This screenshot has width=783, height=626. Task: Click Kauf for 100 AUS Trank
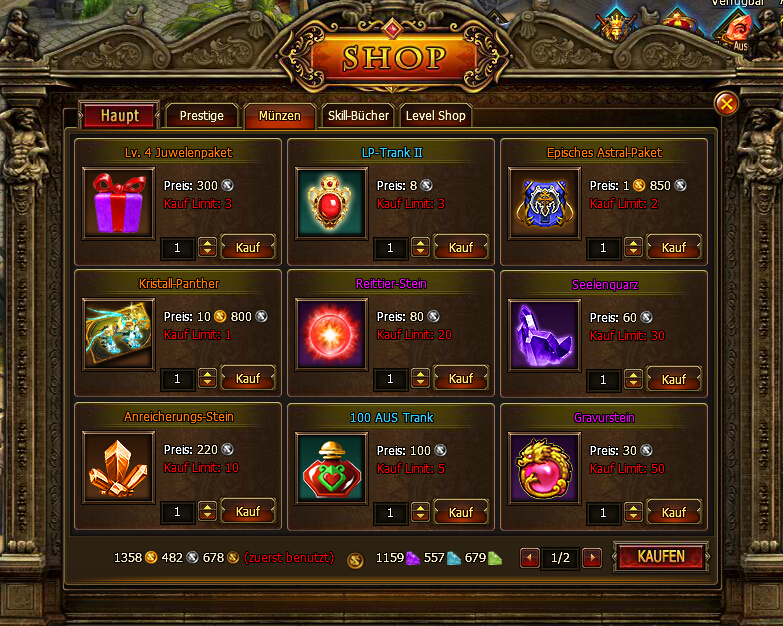point(460,512)
